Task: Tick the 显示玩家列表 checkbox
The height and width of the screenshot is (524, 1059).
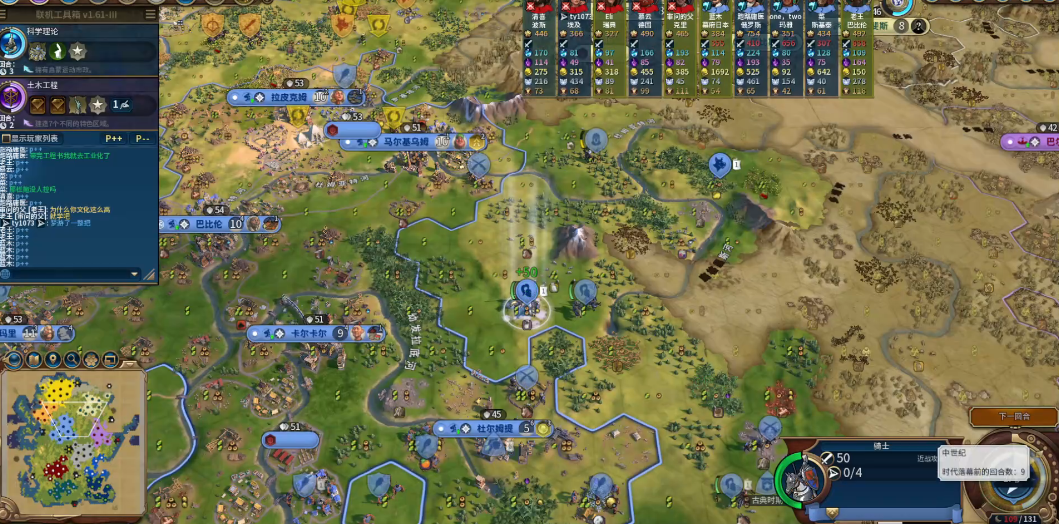Action: pyautogui.click(x=6, y=138)
